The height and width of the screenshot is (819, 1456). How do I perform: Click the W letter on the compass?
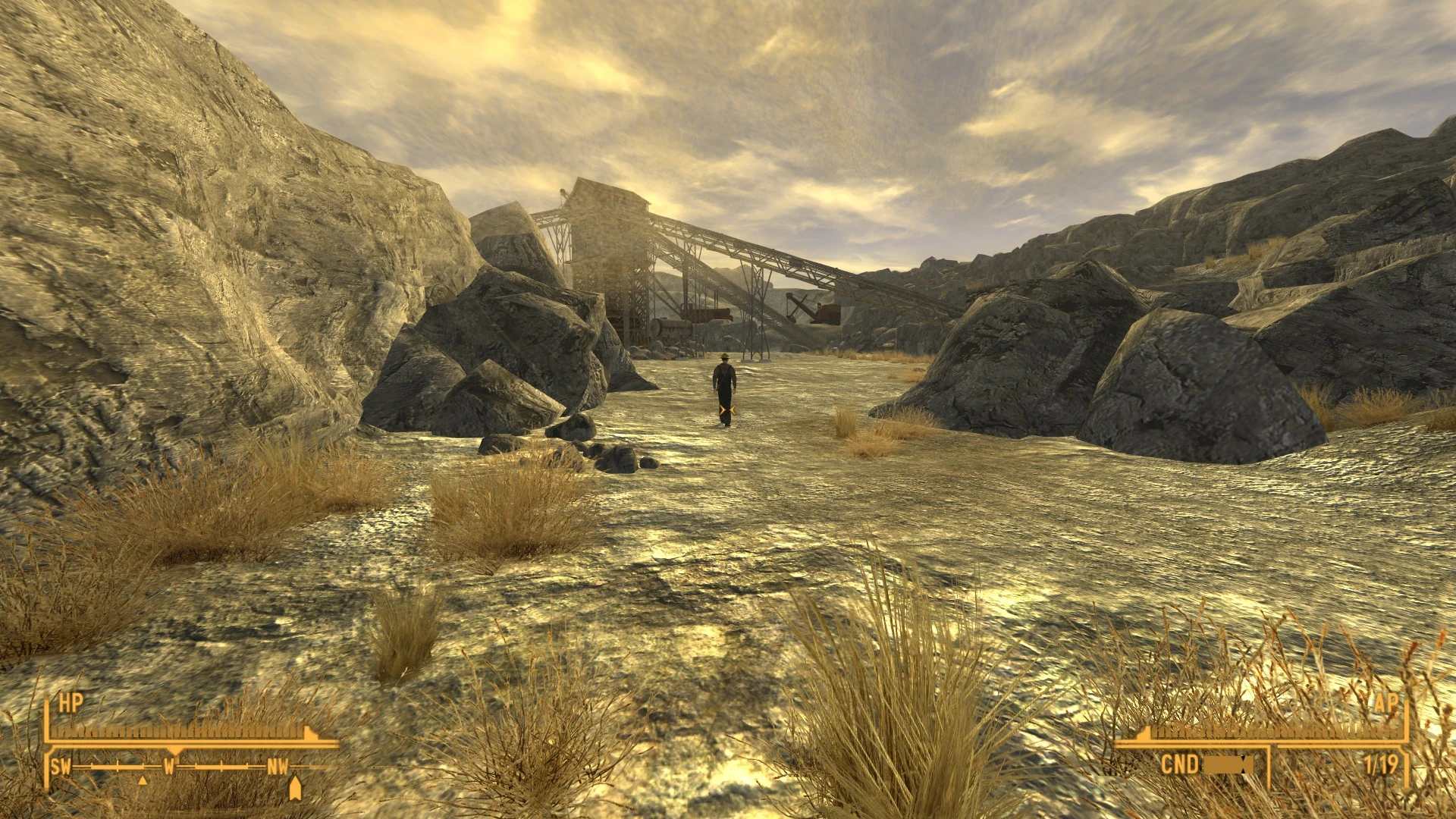[171, 766]
